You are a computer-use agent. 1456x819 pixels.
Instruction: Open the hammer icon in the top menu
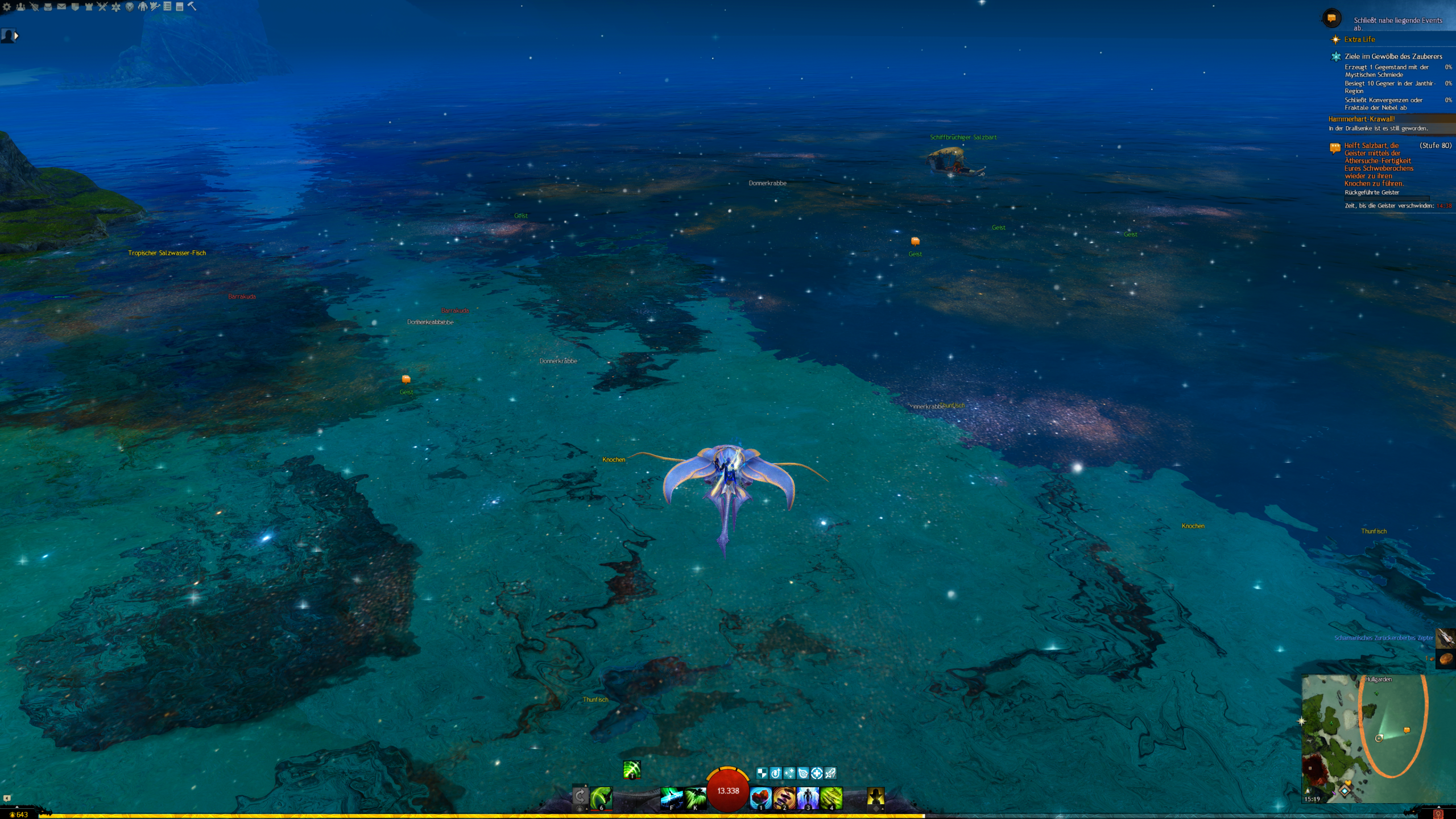192,7
